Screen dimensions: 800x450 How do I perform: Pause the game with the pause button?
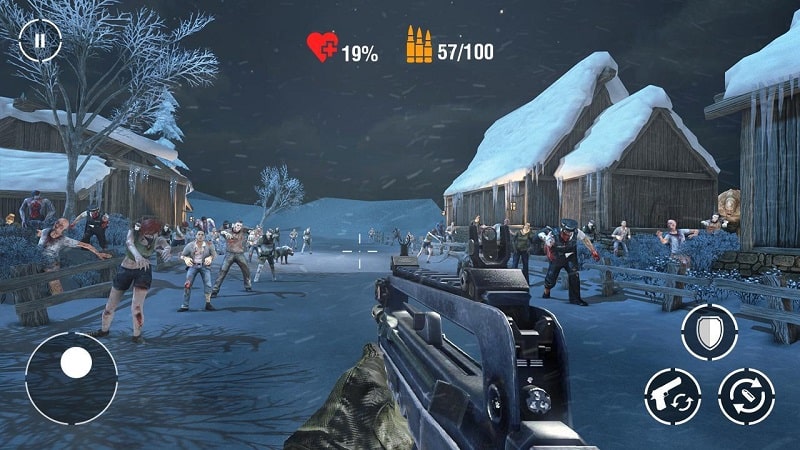point(40,41)
